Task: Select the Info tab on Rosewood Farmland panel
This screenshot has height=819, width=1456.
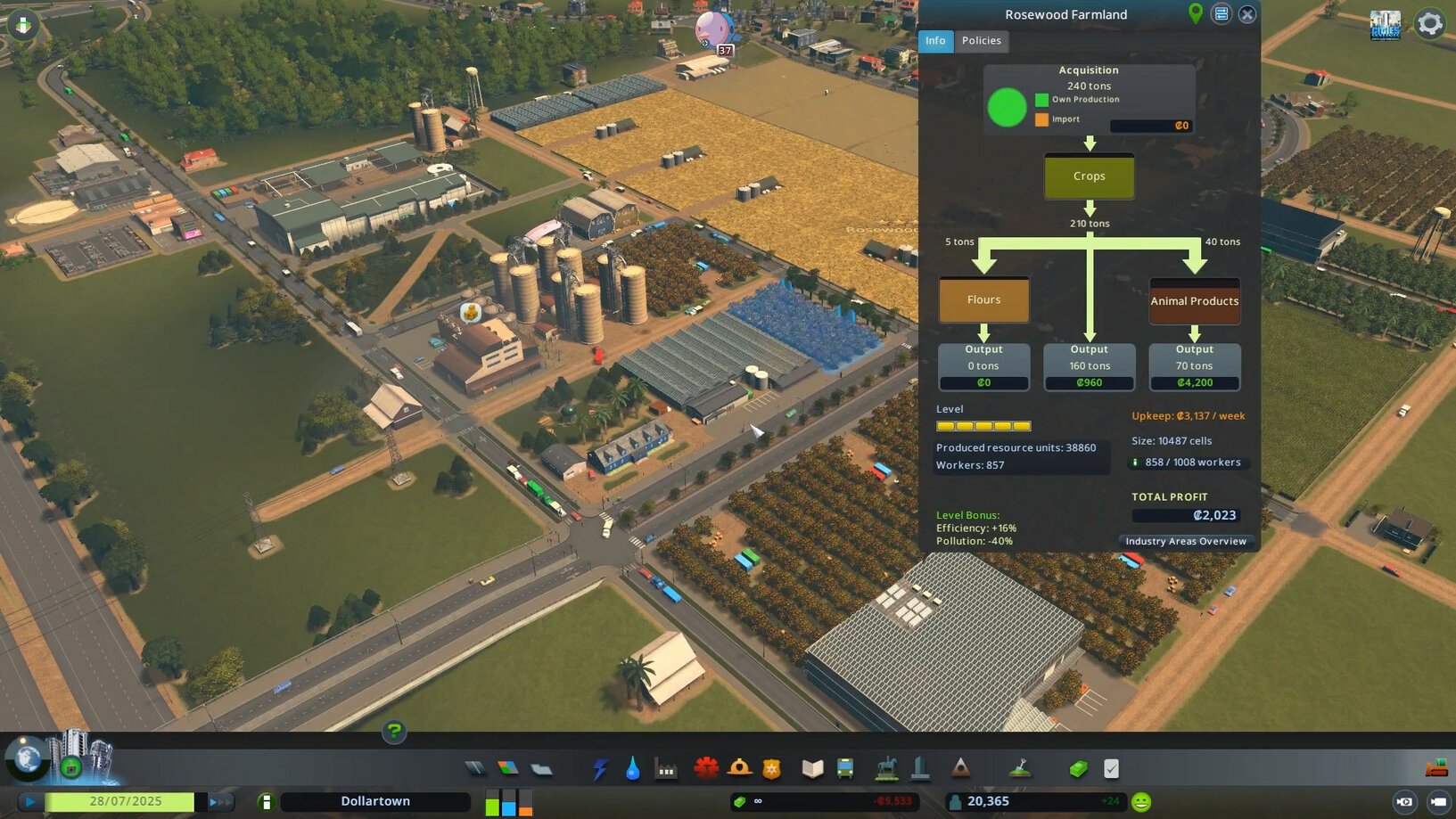Action: 935,41
